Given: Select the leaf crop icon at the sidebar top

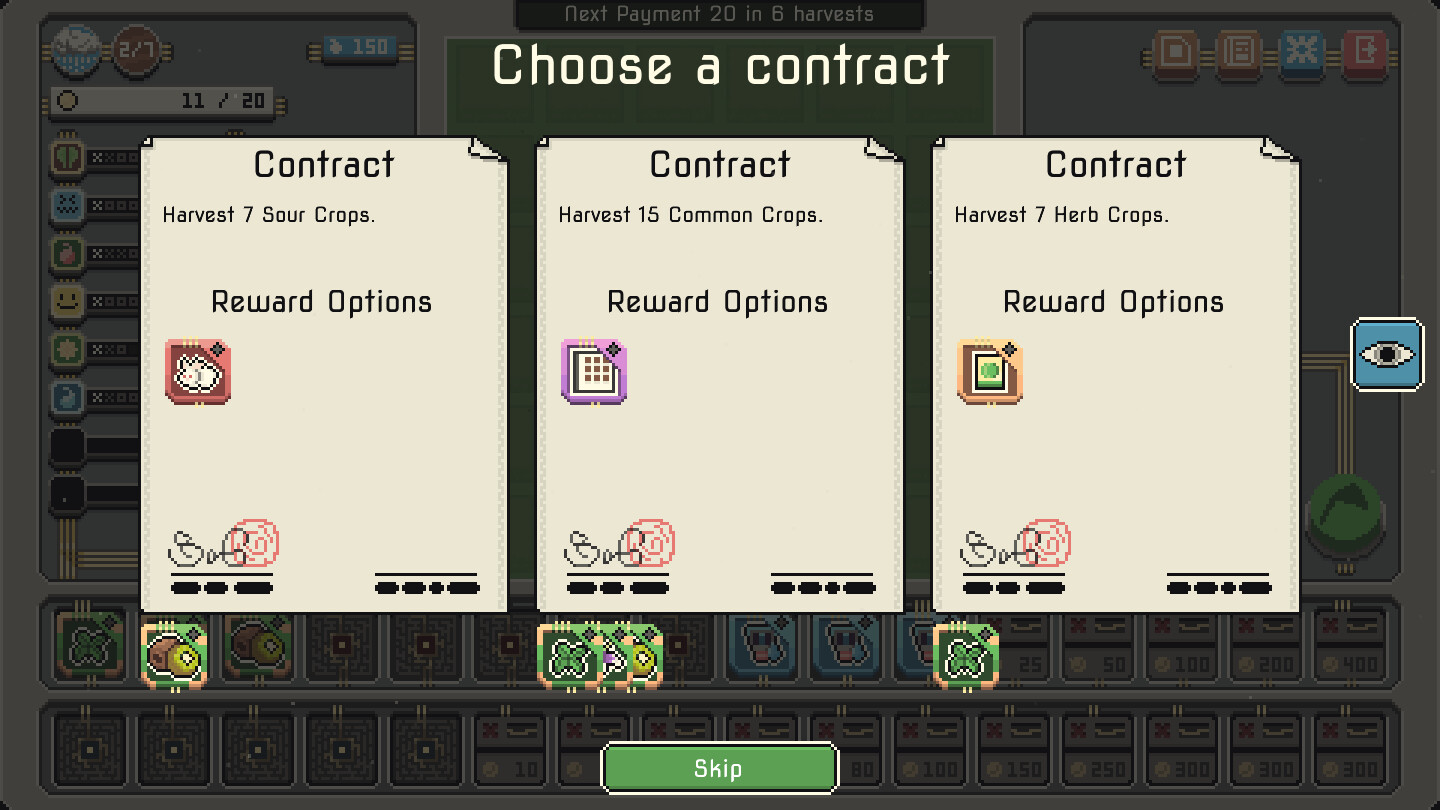Looking at the screenshot, I should 66,157.
